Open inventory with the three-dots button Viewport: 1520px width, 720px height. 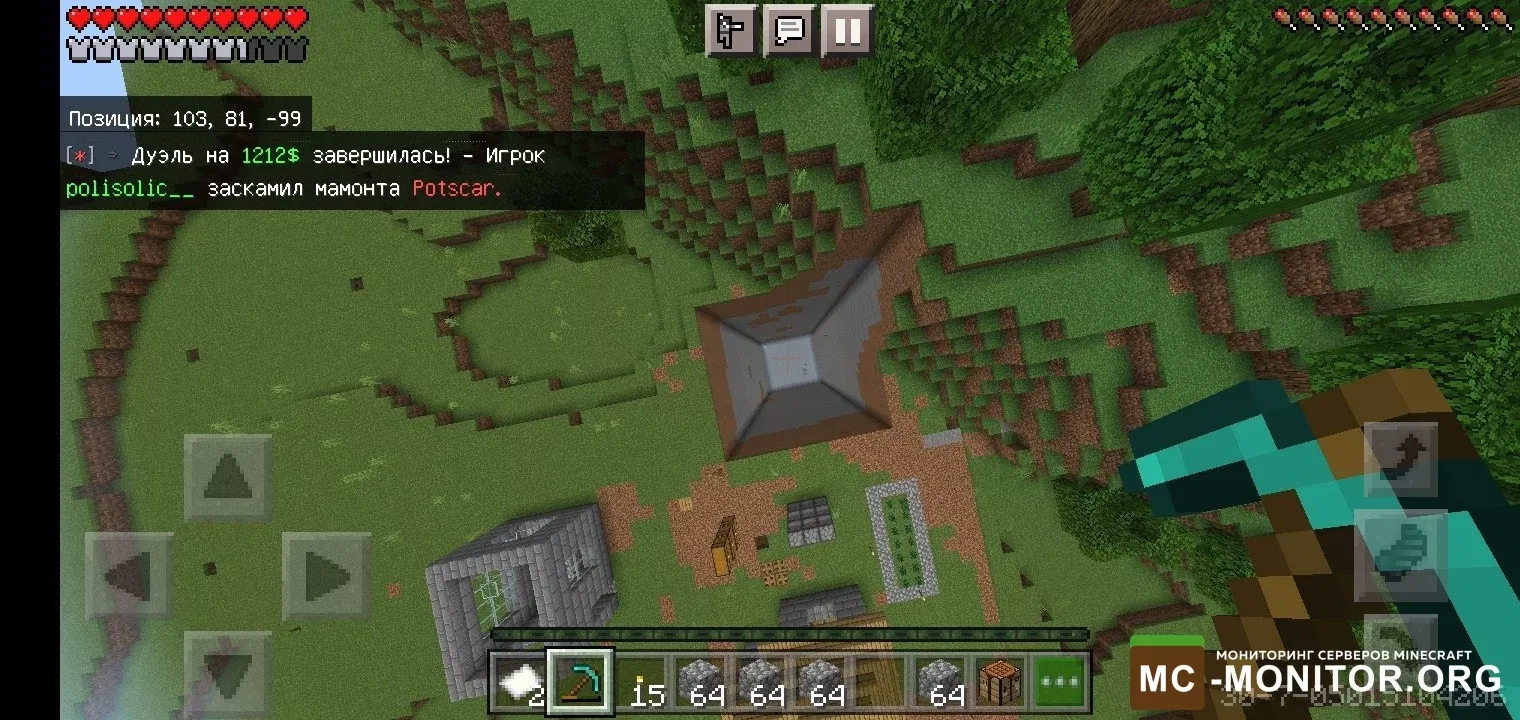1060,684
